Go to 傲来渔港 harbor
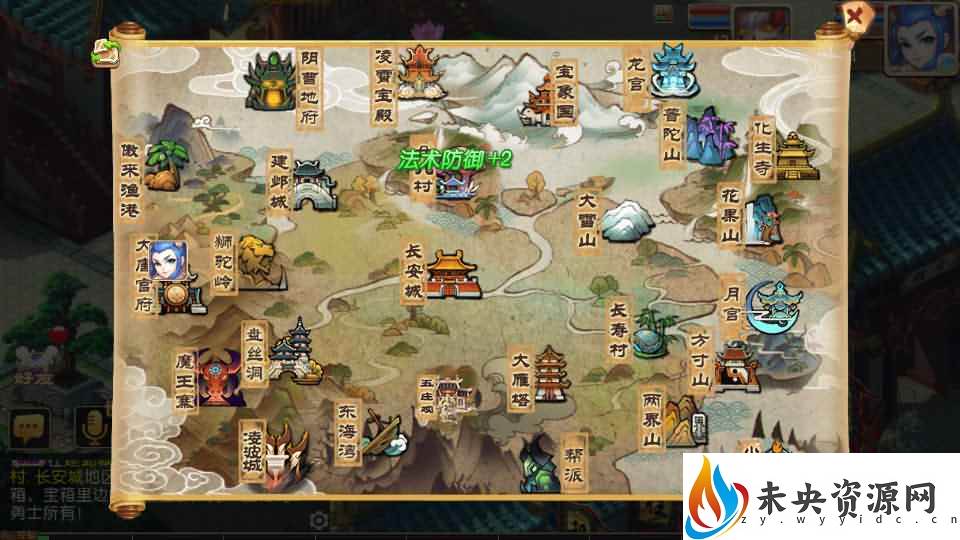The image size is (960, 540). [x=163, y=167]
